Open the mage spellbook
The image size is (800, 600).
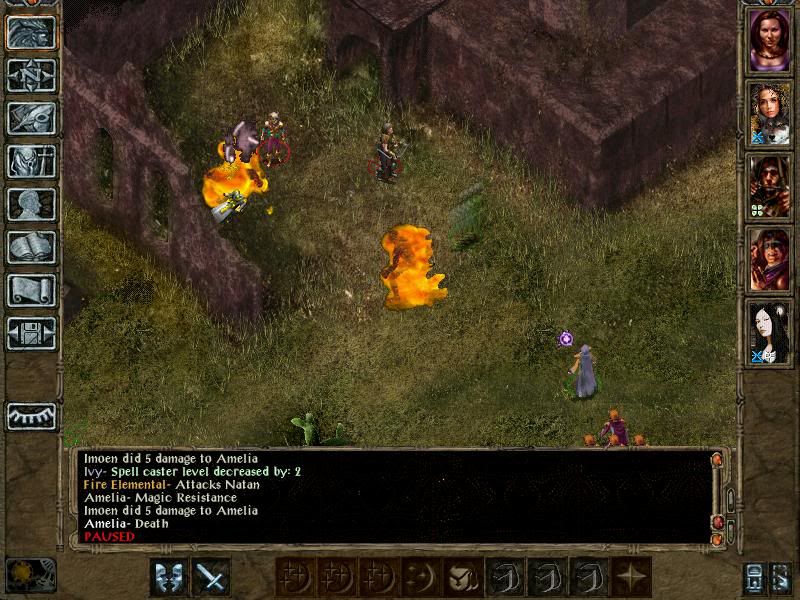point(31,247)
